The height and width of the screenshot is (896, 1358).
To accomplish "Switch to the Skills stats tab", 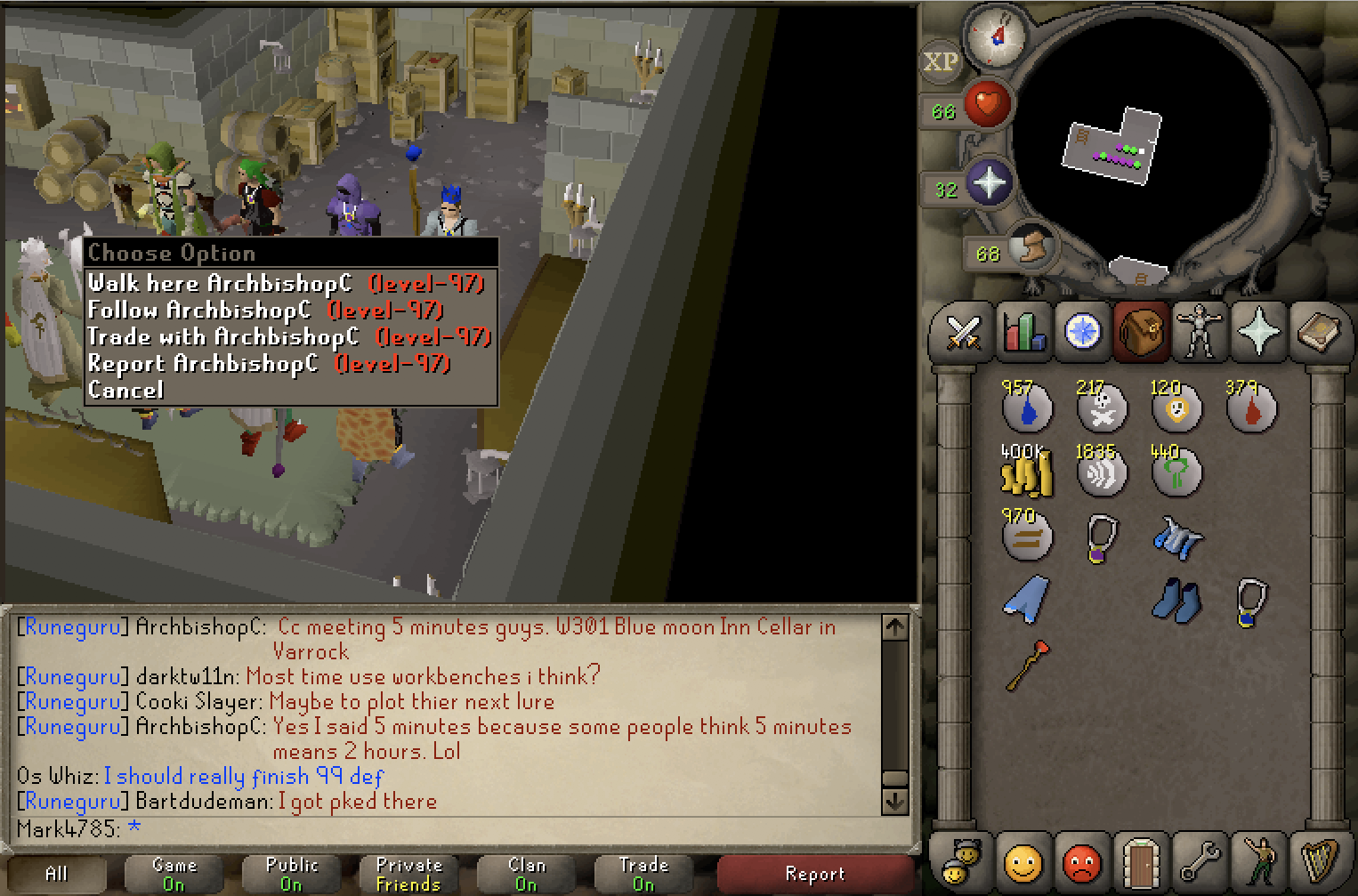I will (x=1023, y=333).
